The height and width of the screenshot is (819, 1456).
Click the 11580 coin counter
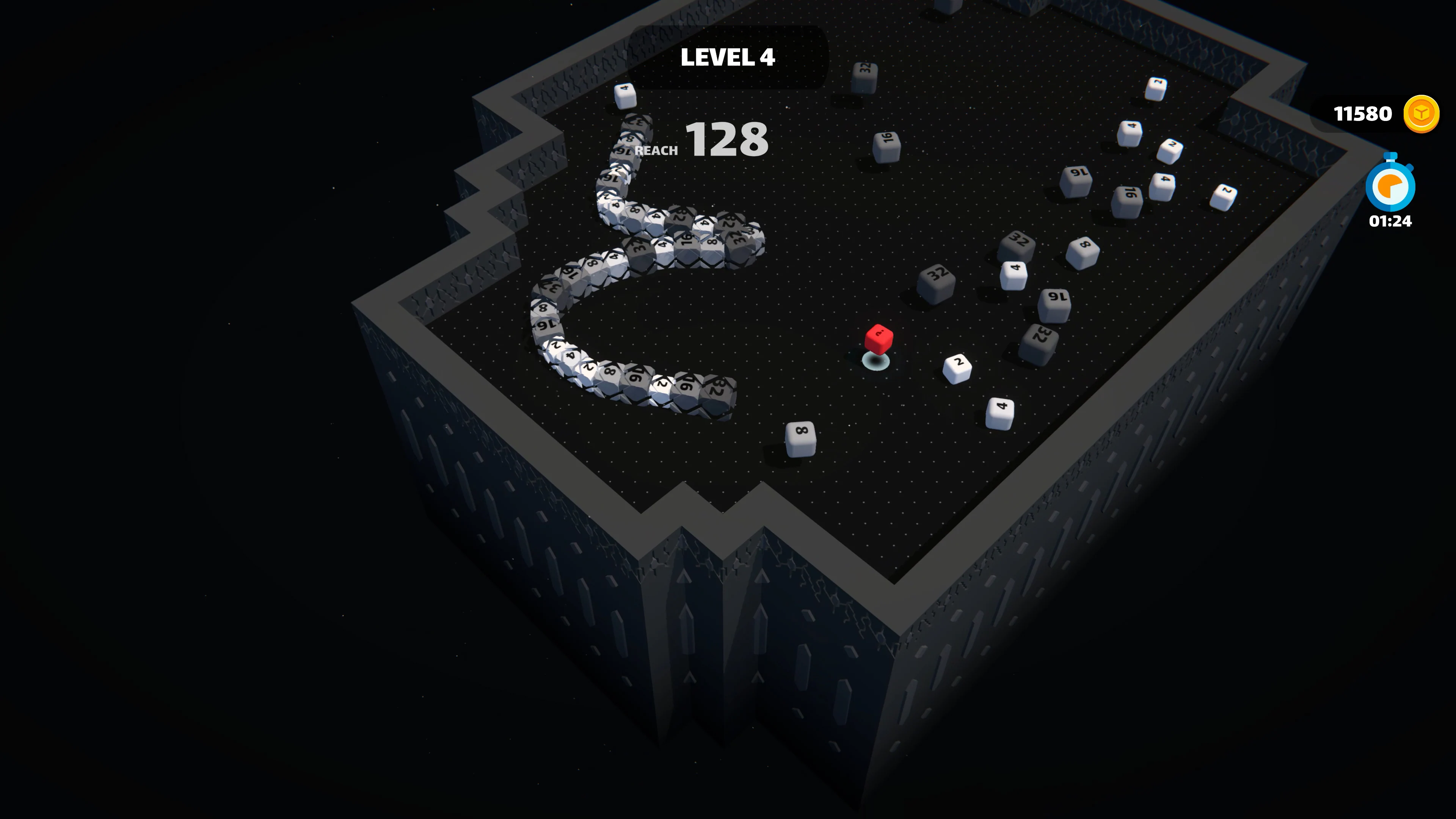coord(1363,114)
